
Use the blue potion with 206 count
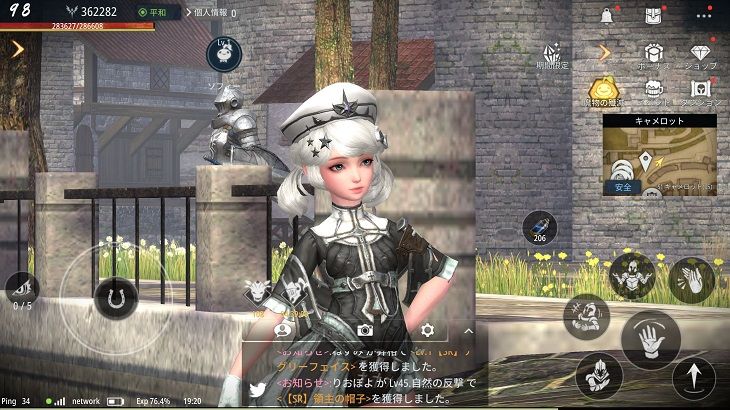(540, 228)
